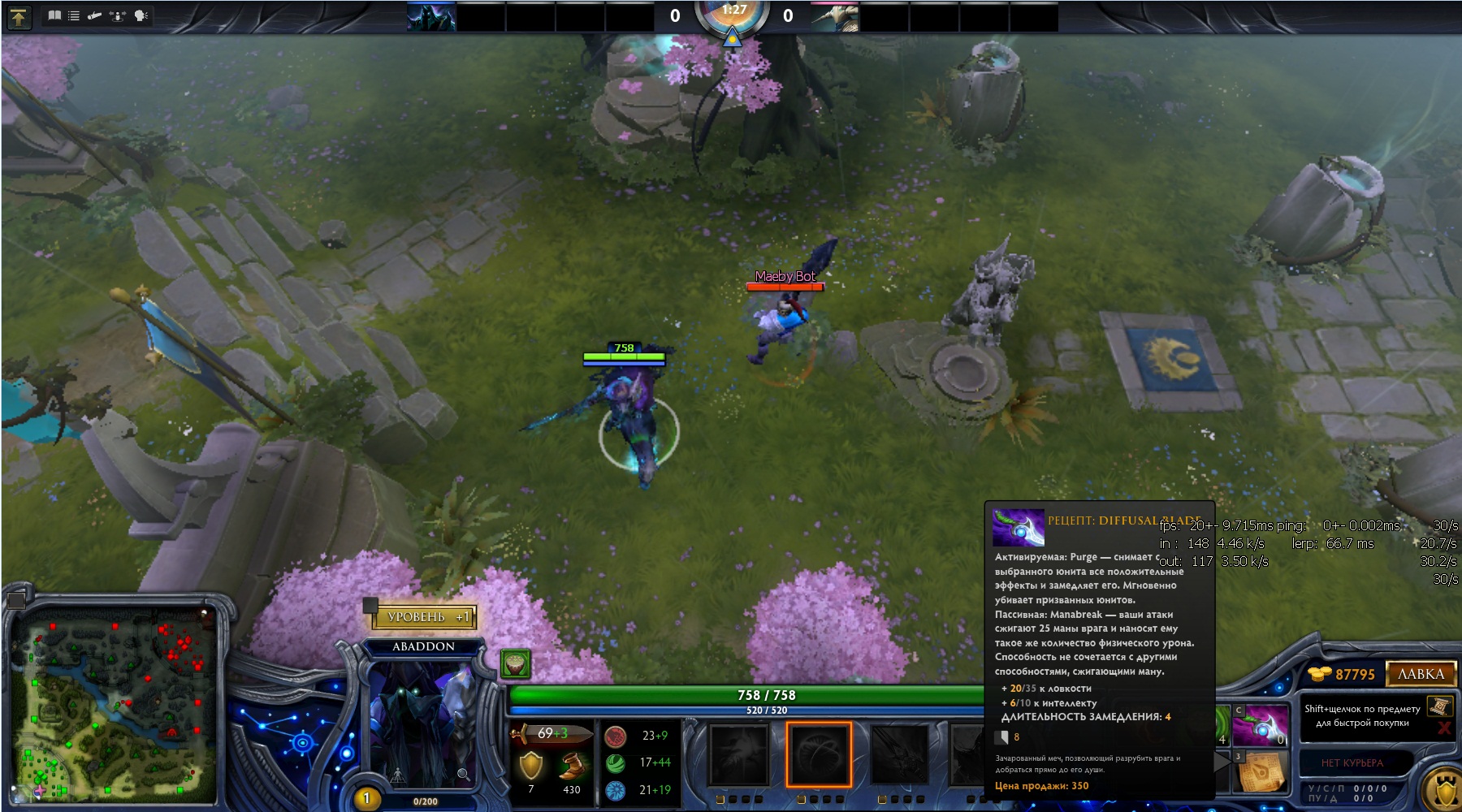Open the list icon in top bar
Image resolution: width=1462 pixels, height=812 pixels.
coord(74,15)
